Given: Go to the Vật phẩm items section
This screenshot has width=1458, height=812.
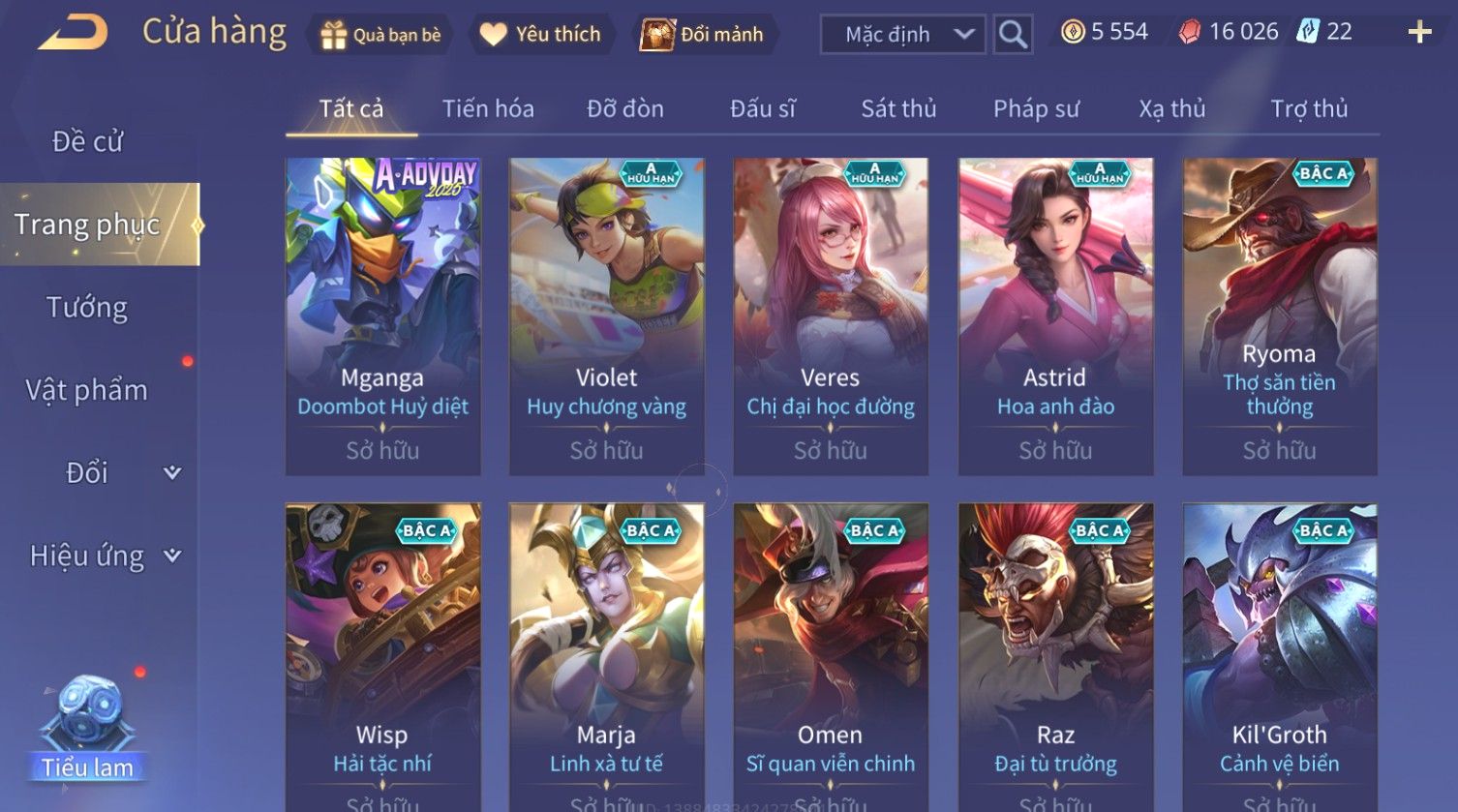Looking at the screenshot, I should coord(87,390).
